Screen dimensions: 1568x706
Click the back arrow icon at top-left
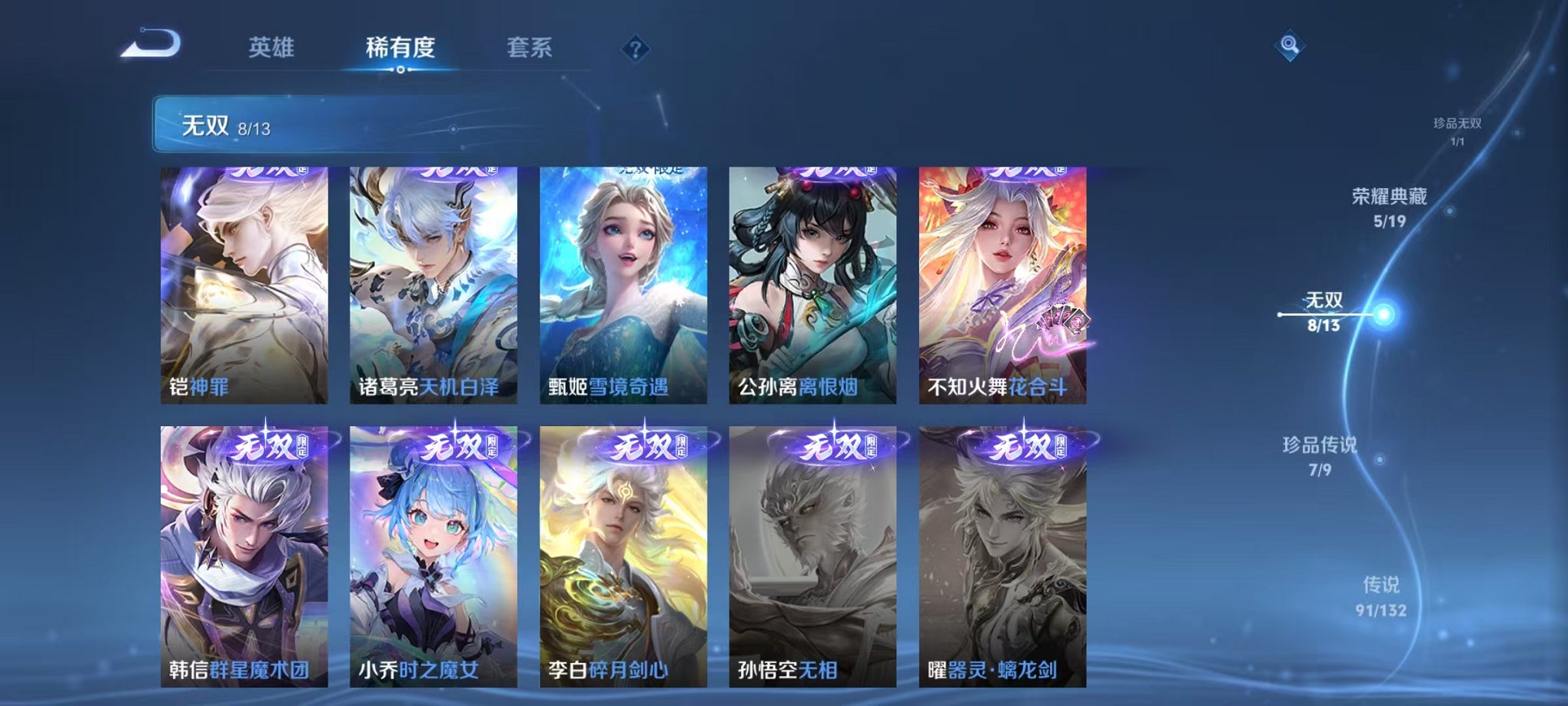pyautogui.click(x=151, y=45)
